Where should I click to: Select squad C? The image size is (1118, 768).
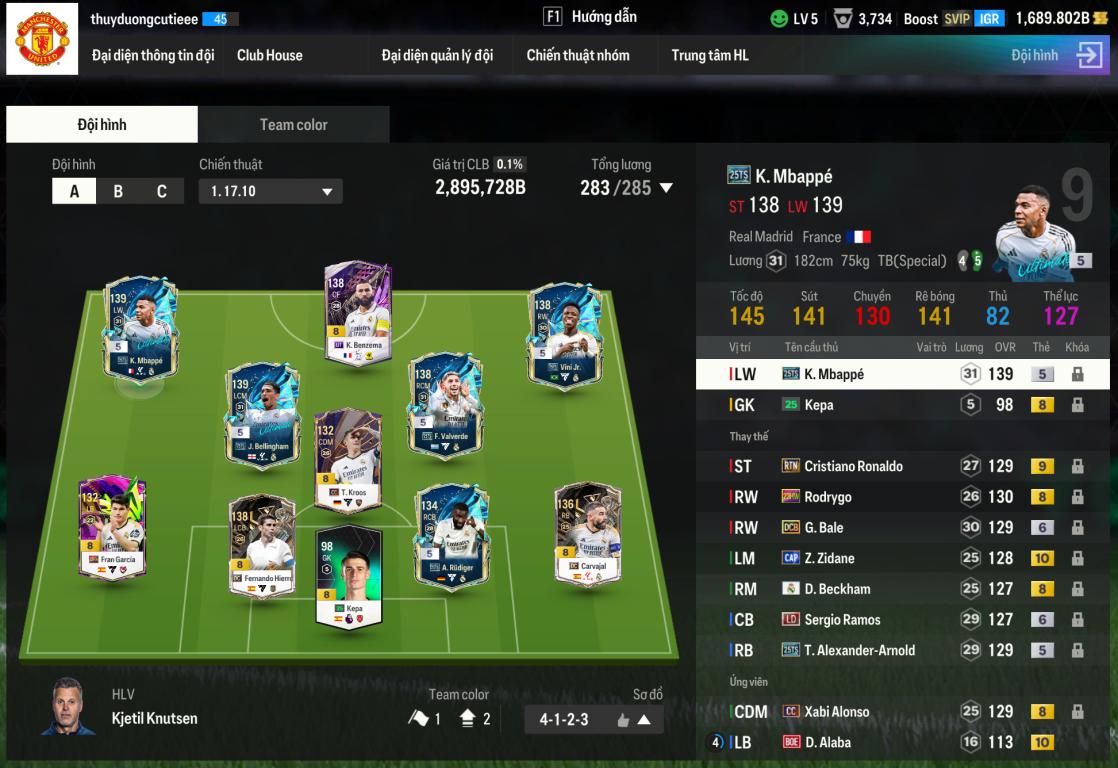(x=162, y=191)
